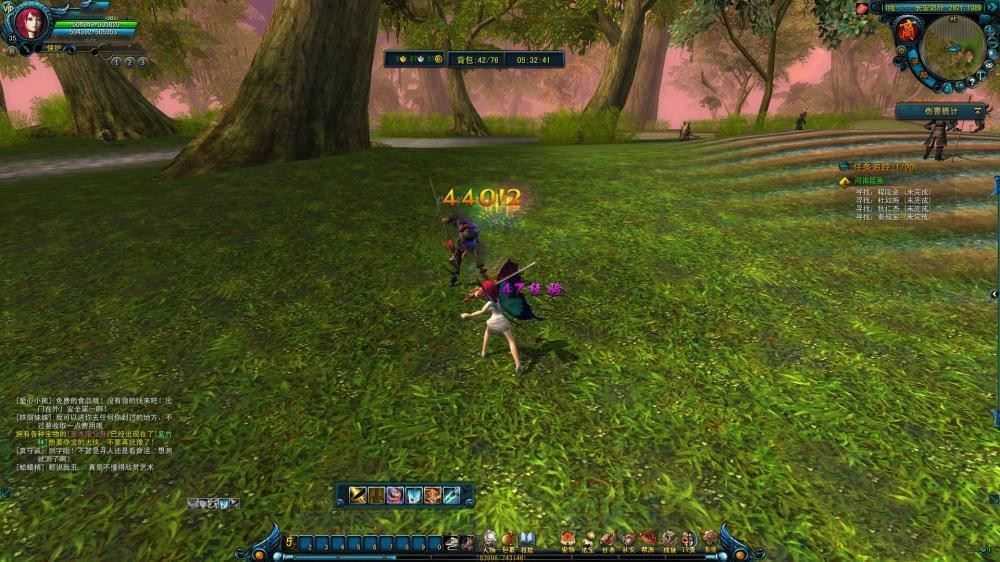This screenshot has width=1000, height=562.
Task: Use the pink swirl skill
Action: [395, 494]
